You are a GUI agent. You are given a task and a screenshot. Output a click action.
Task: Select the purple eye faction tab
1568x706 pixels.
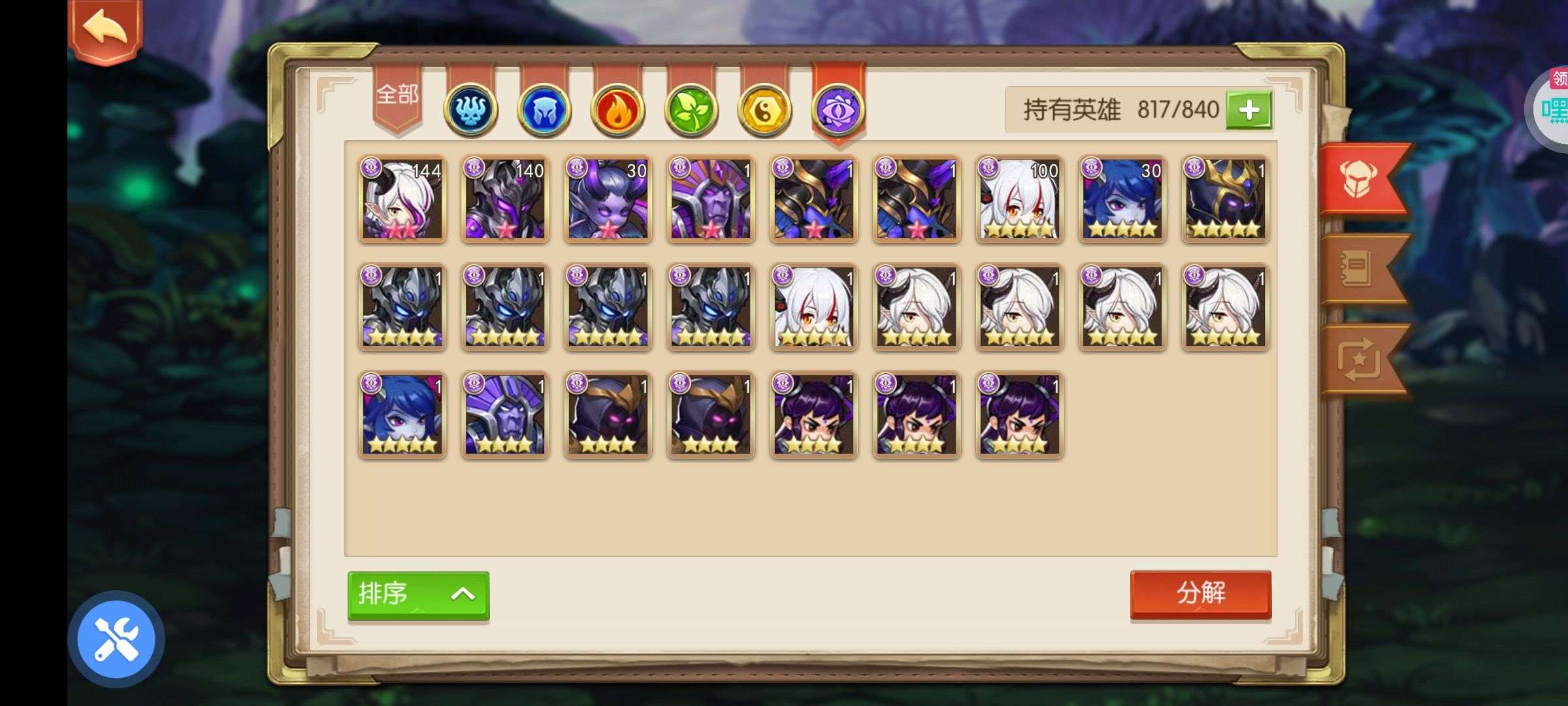coord(838,110)
